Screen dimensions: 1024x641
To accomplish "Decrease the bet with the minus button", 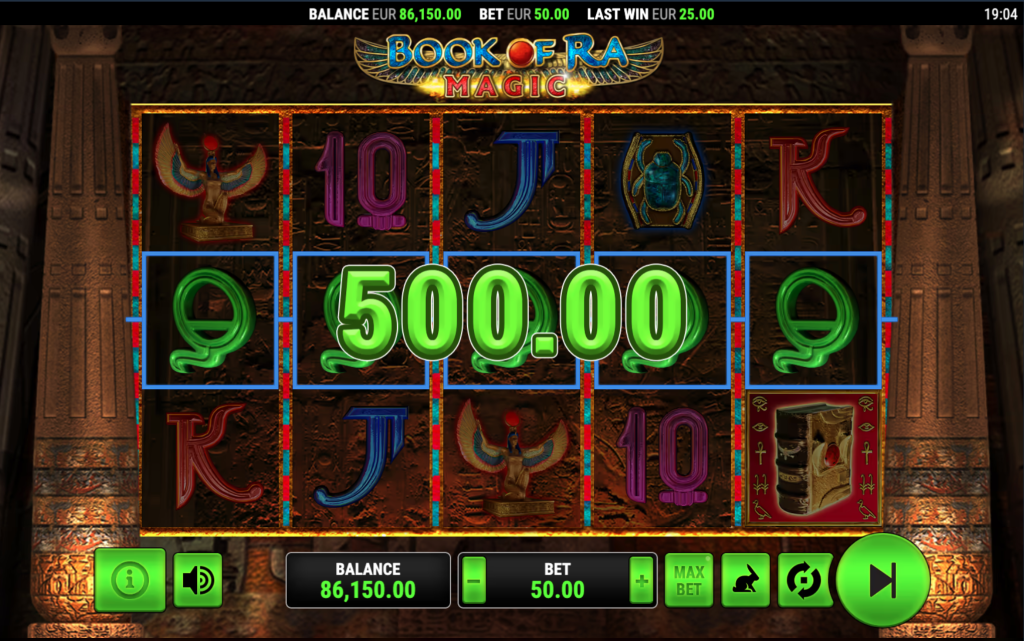I will point(474,581).
